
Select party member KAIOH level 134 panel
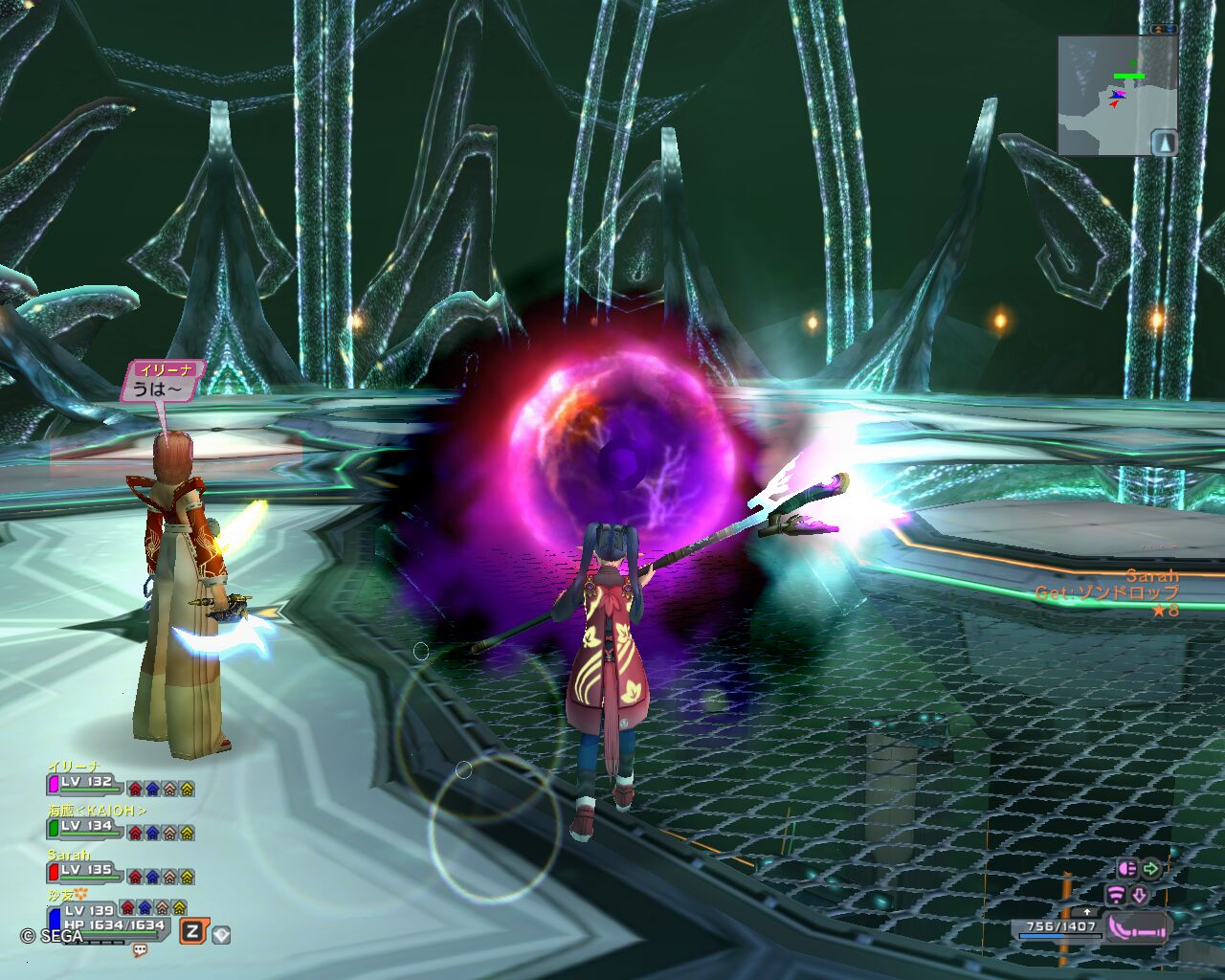coord(86,828)
